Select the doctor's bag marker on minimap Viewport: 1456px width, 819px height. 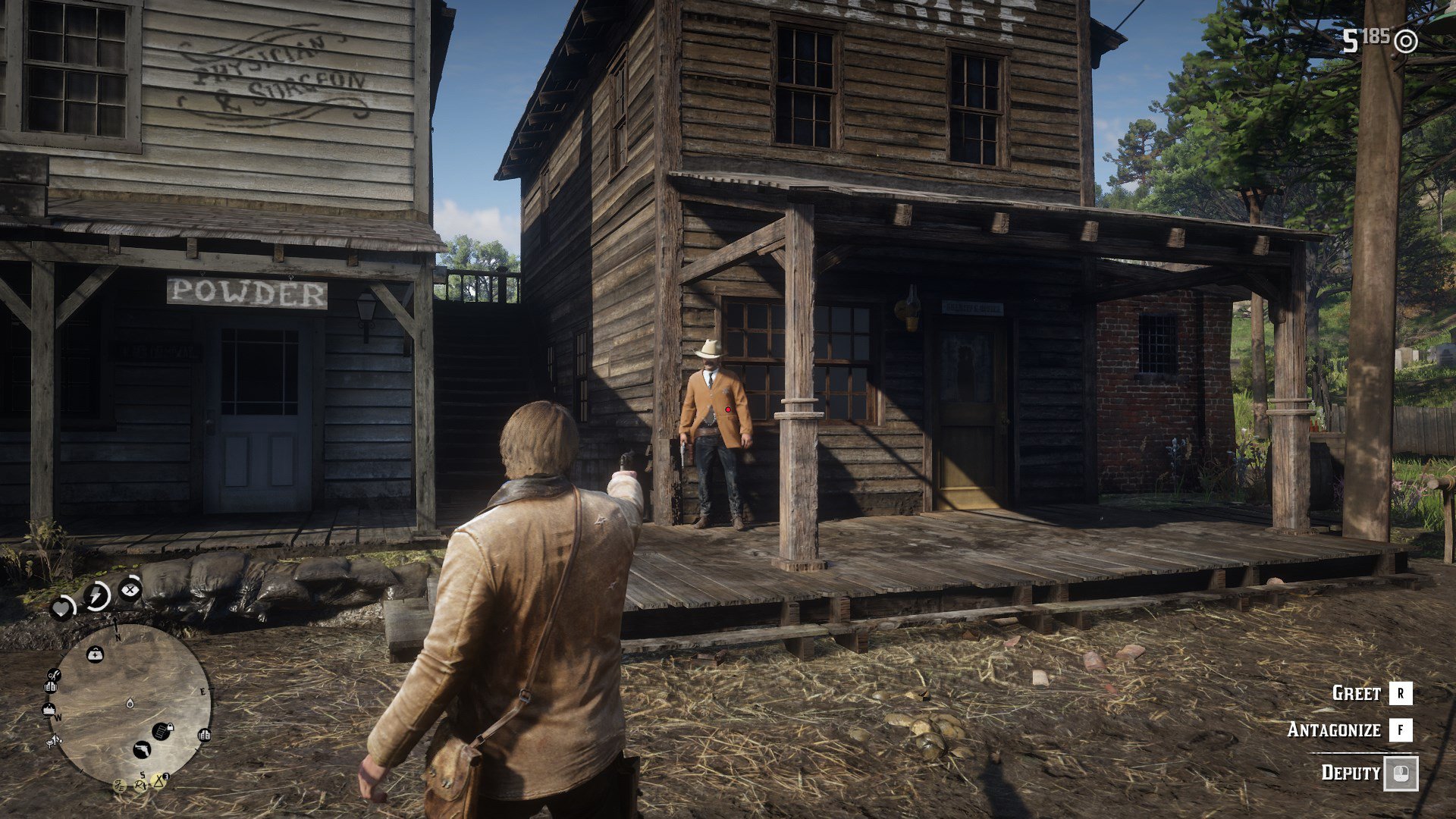[x=95, y=653]
